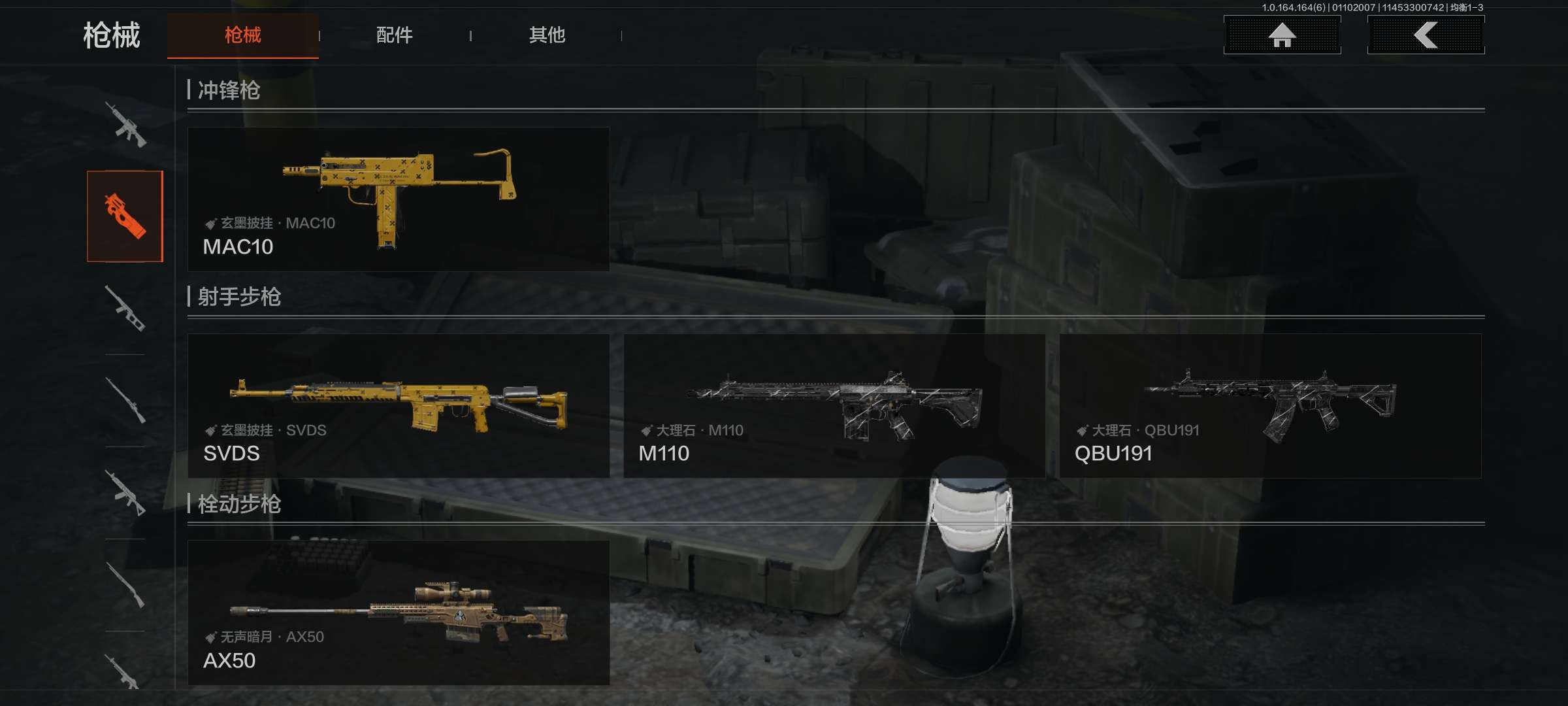Click the back arrow button
Screen dimensions: 1568x706
tap(1426, 35)
